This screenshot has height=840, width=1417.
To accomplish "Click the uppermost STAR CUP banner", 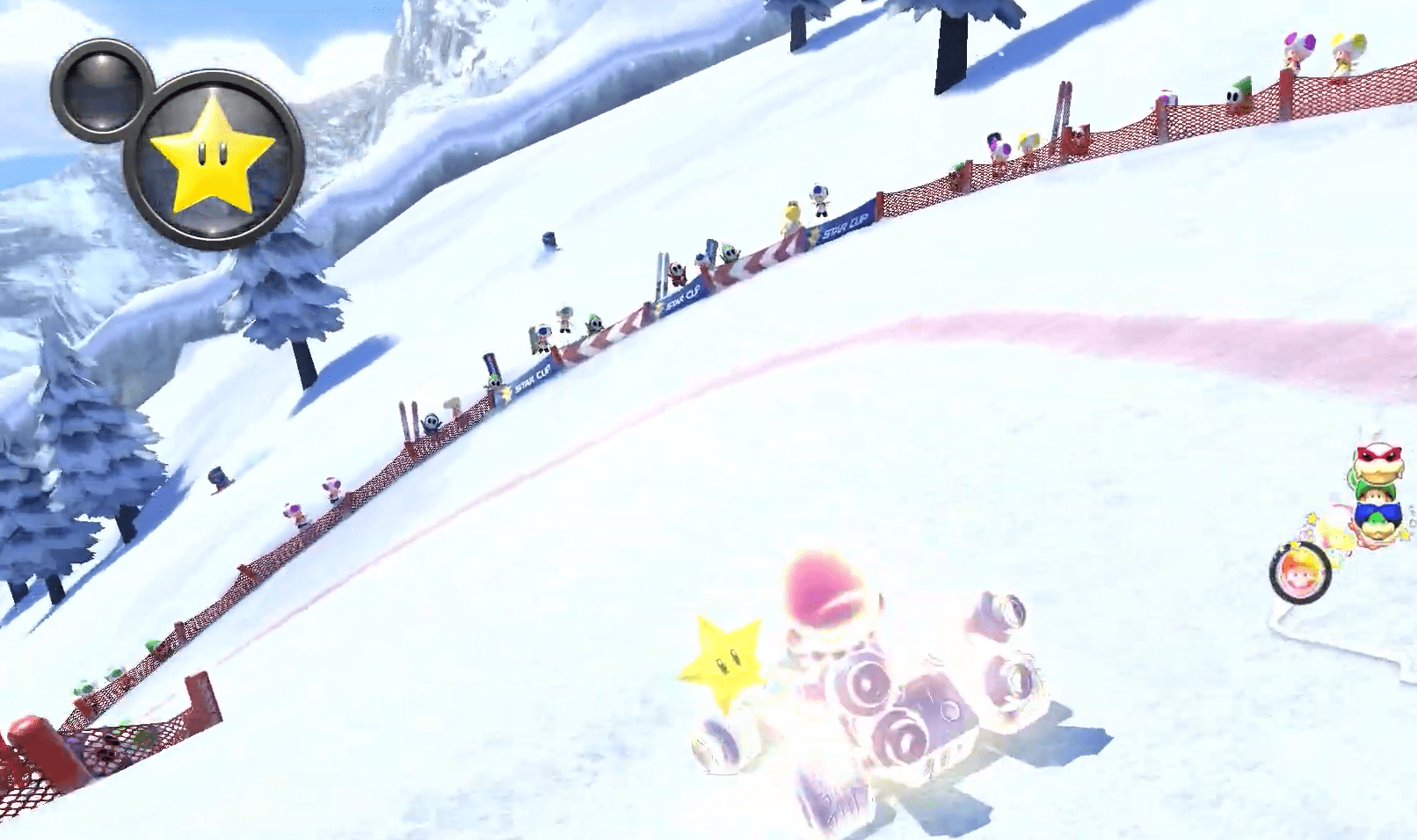I will click(844, 226).
